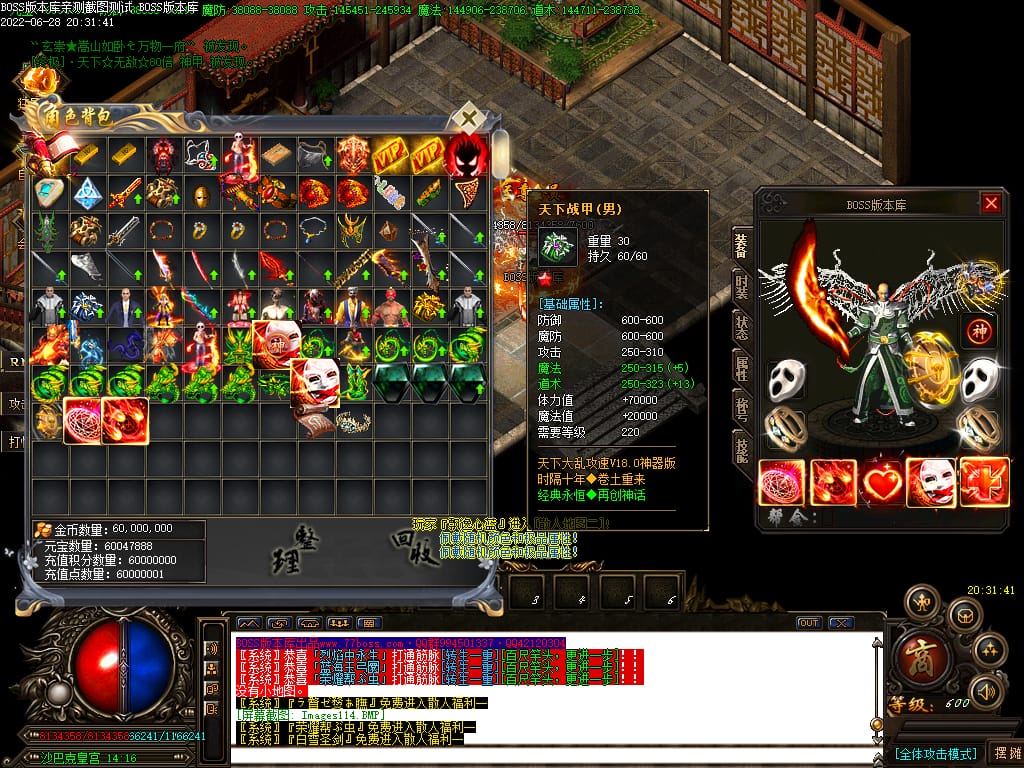Toggle the 全体攻击模式 attack mode
The image size is (1024, 768).
pyautogui.click(x=934, y=753)
